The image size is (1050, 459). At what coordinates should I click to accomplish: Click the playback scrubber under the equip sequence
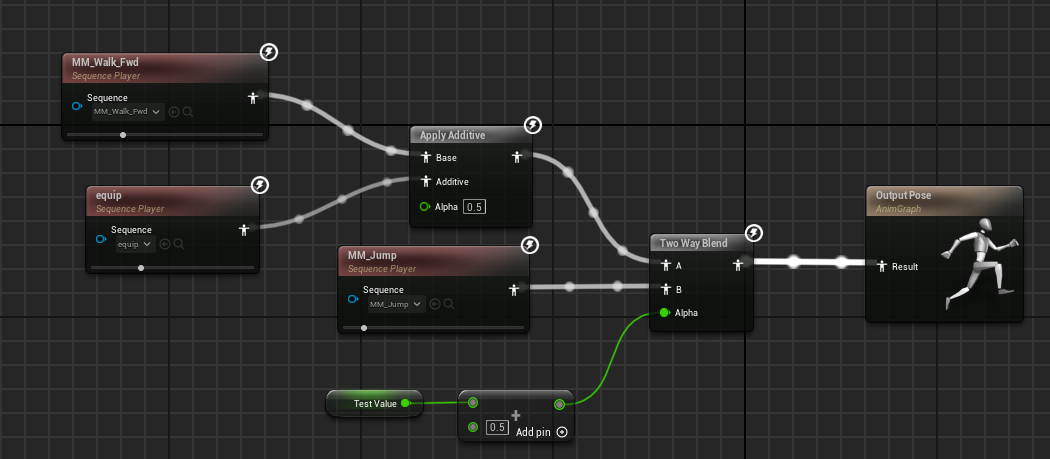click(x=141, y=268)
